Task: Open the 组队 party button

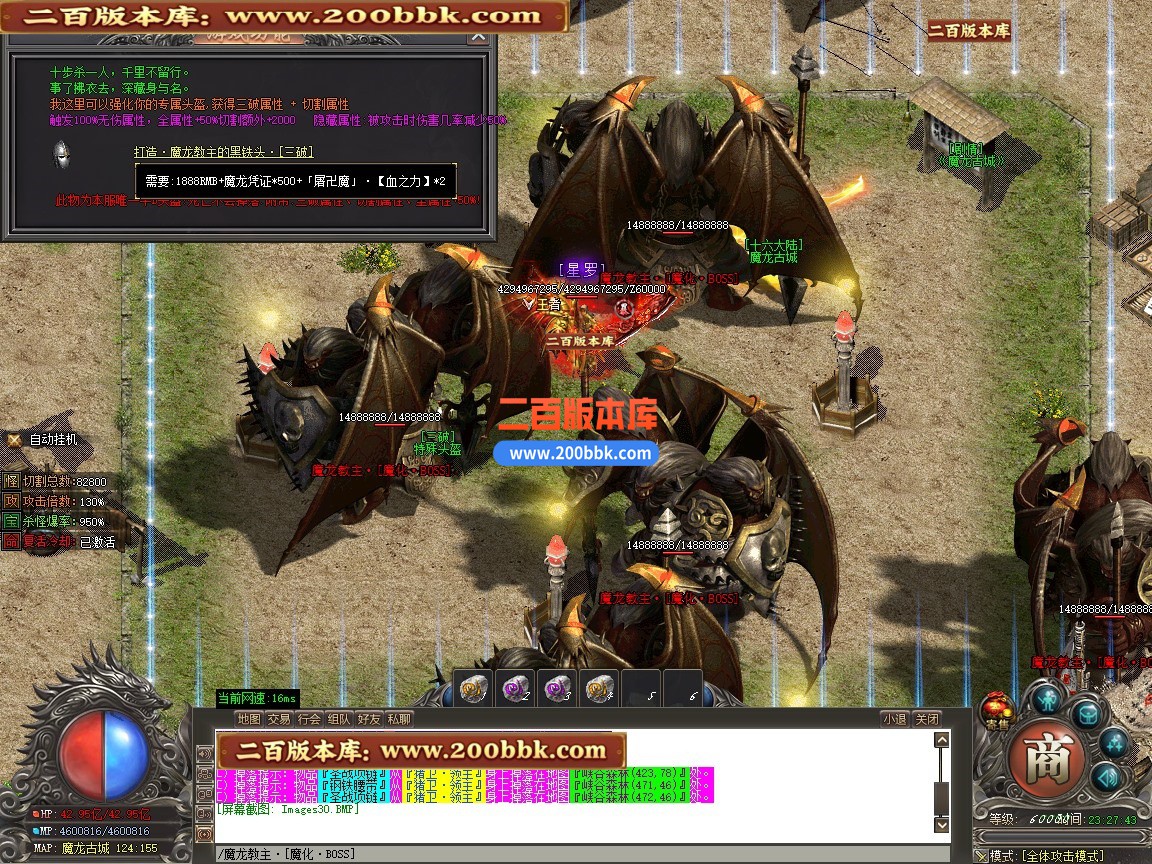Action: [339, 719]
